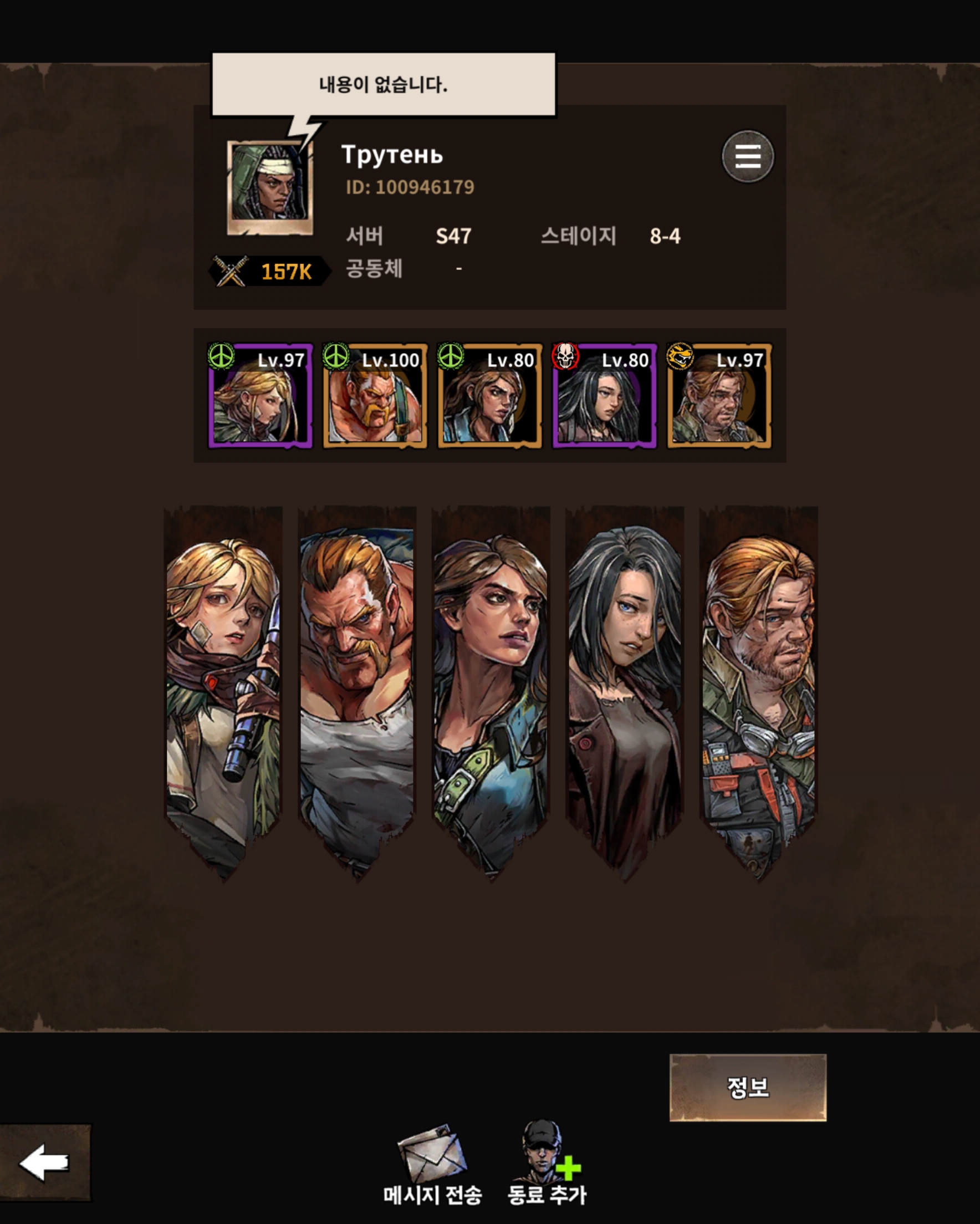Image resolution: width=980 pixels, height=1224 pixels.
Task: View the player's profile avatar
Action: [x=270, y=187]
